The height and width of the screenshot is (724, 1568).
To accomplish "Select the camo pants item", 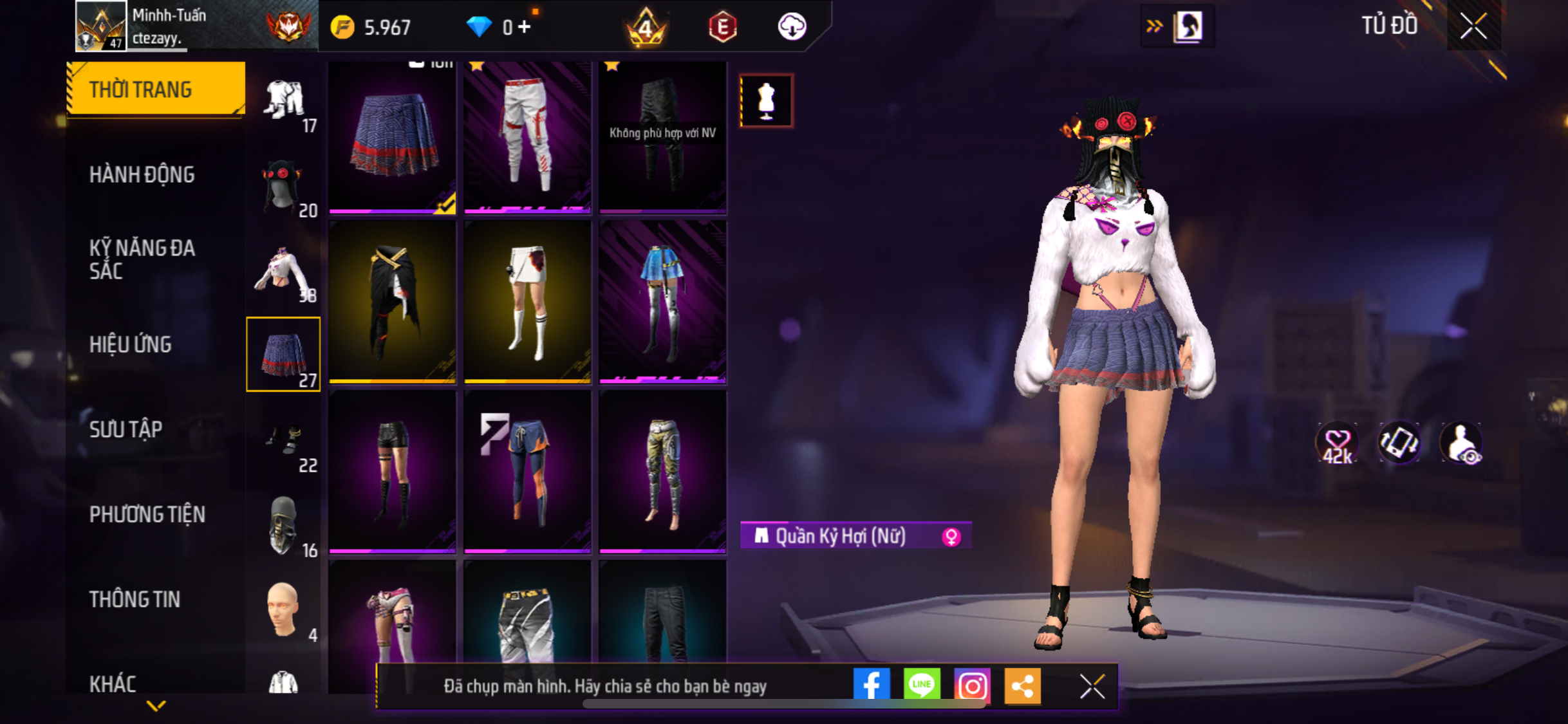I will coord(662,471).
